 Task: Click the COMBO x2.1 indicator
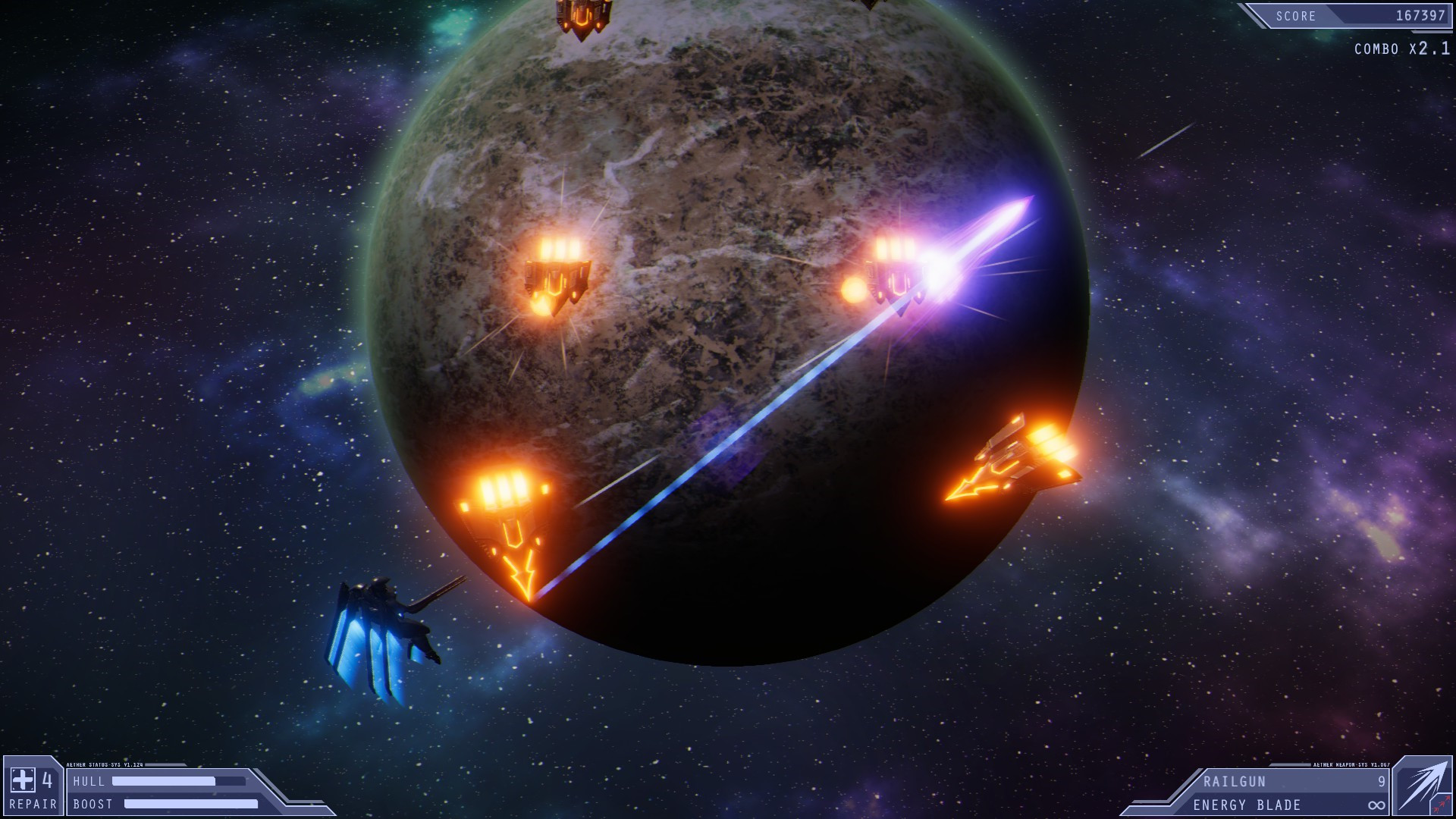(x=1399, y=49)
